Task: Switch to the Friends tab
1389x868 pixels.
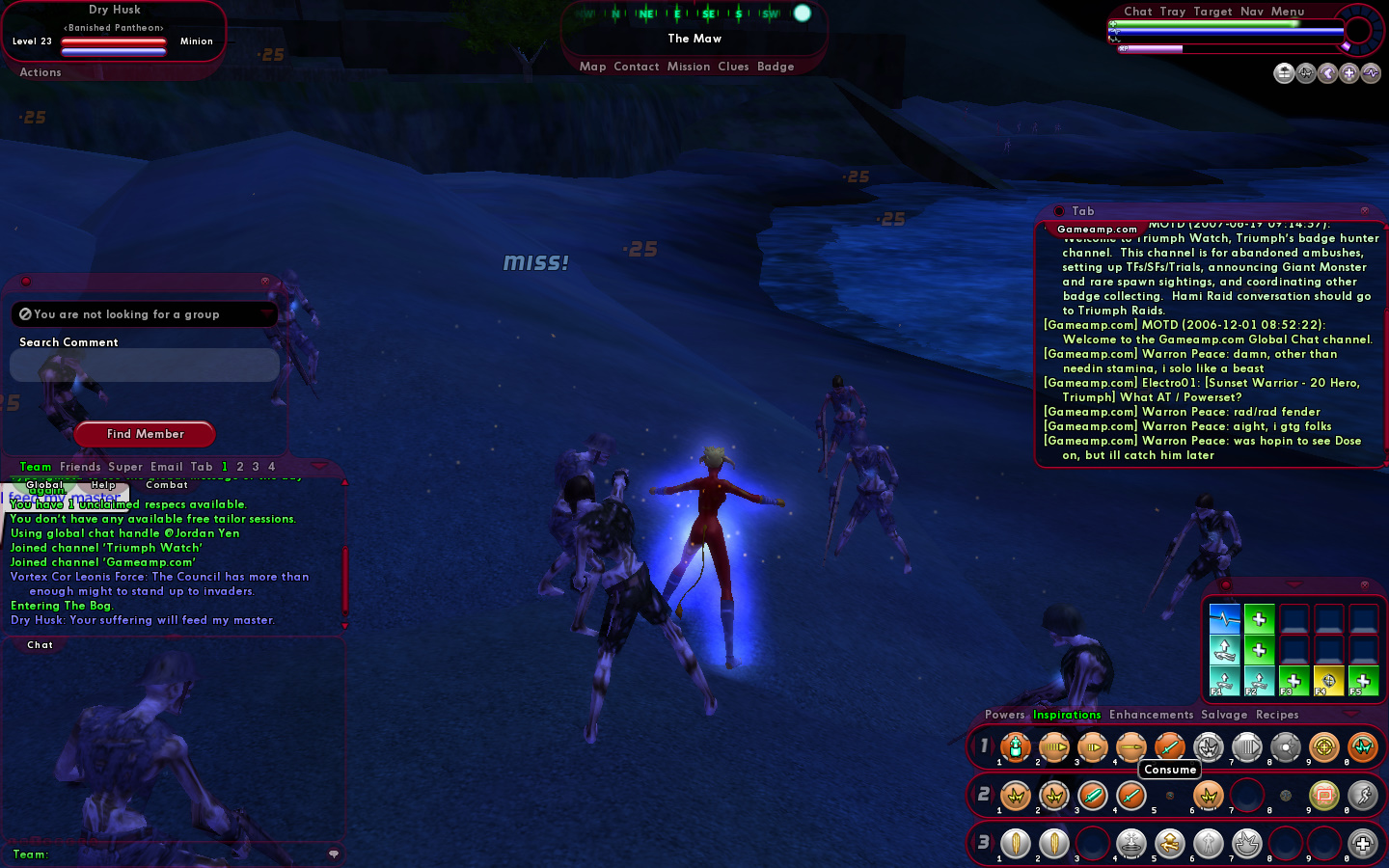Action: (x=80, y=467)
